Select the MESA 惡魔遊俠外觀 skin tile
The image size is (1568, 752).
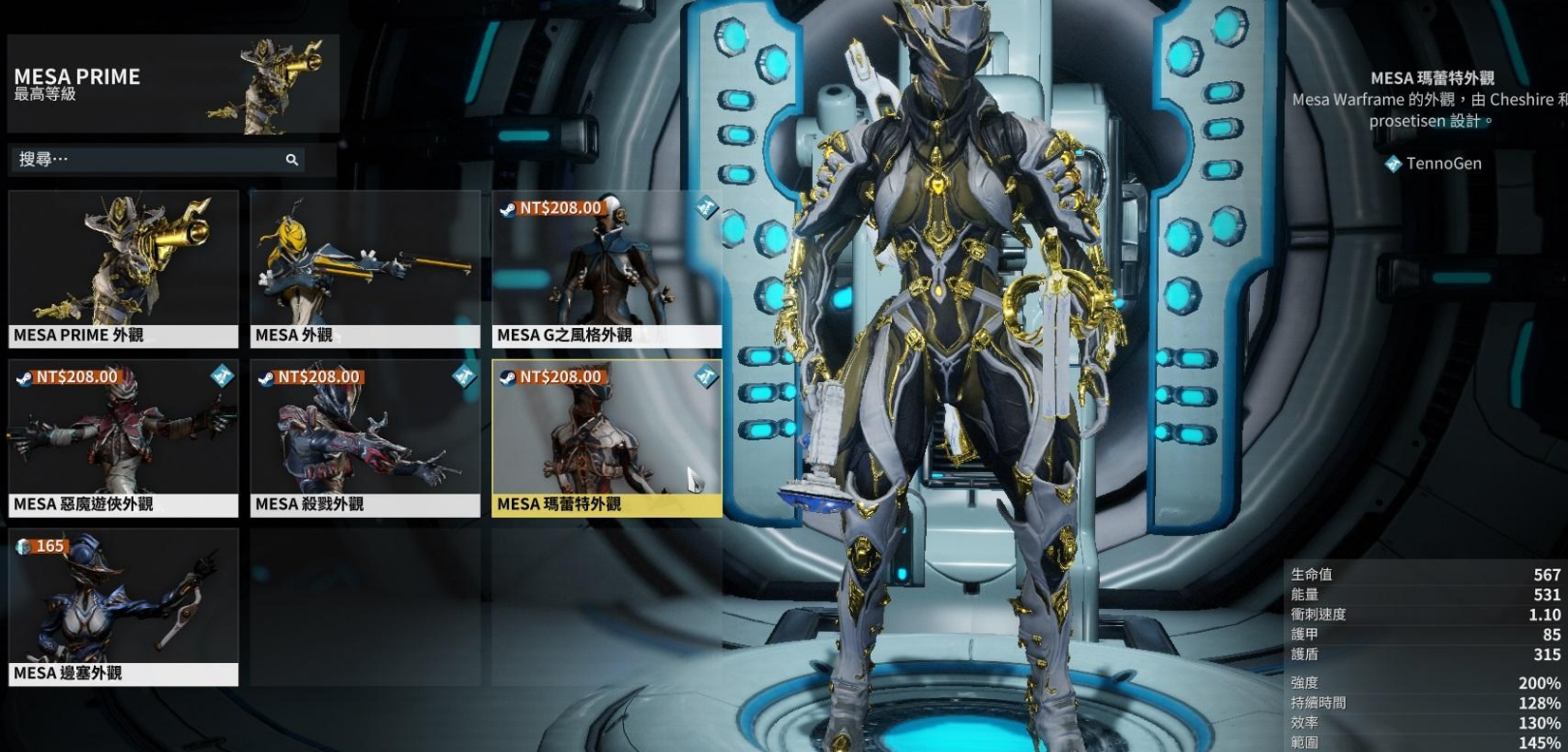pyautogui.click(x=123, y=438)
